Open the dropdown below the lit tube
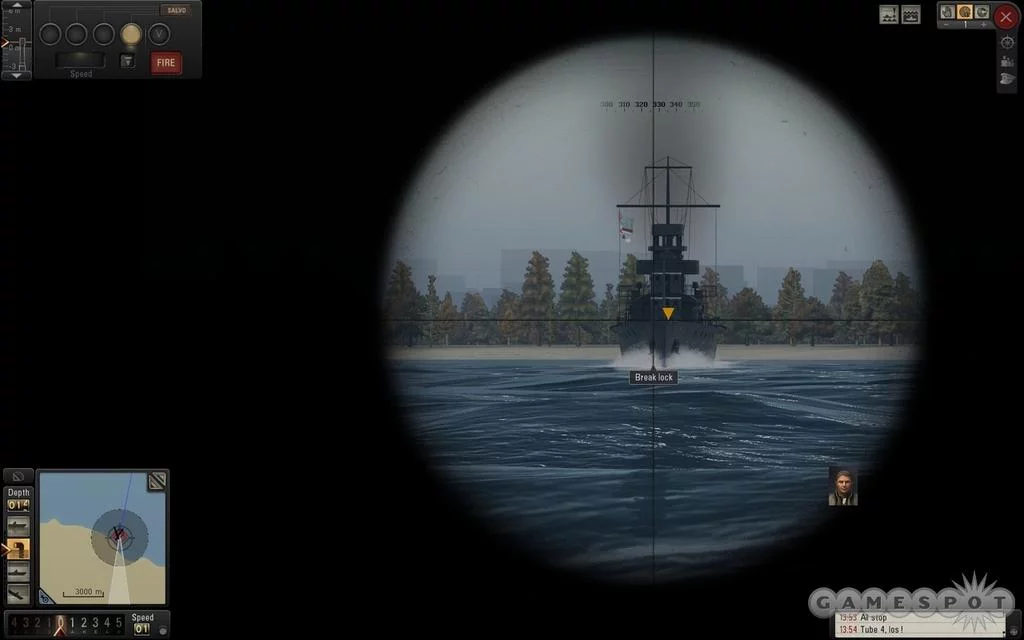 [127, 61]
